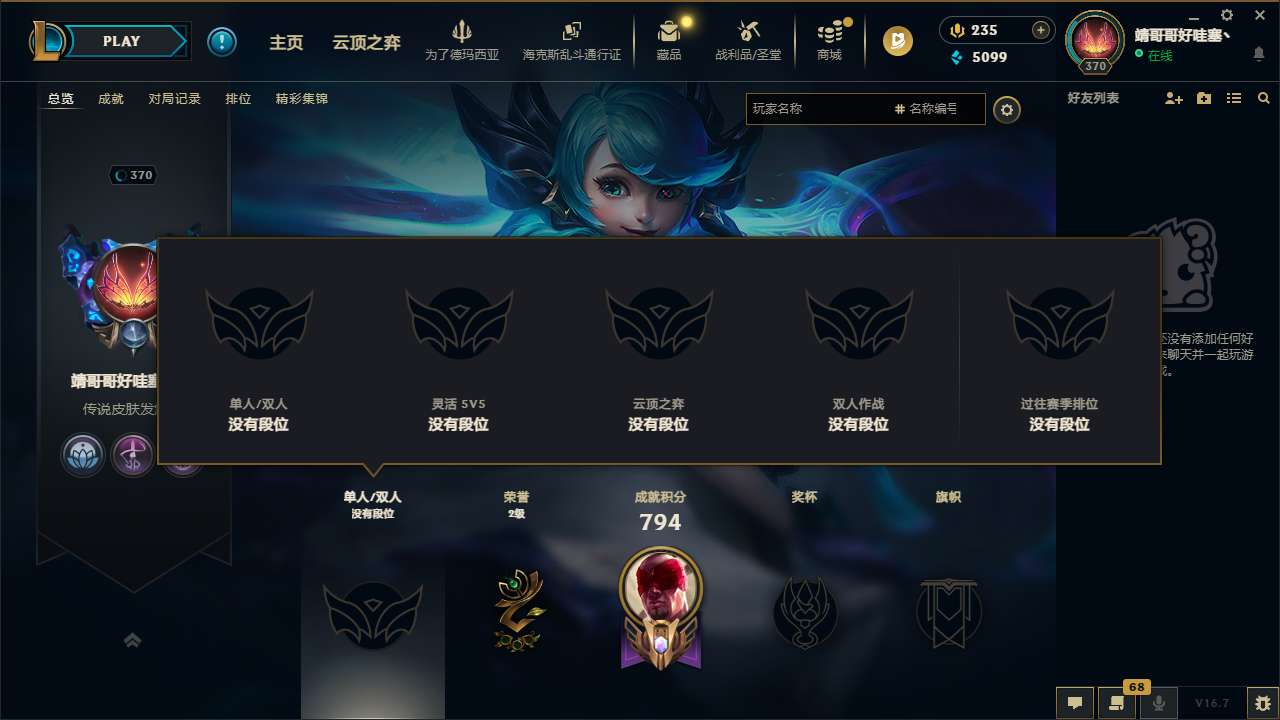Open the 海克斯乱斗通行证 battle pass

[572, 41]
